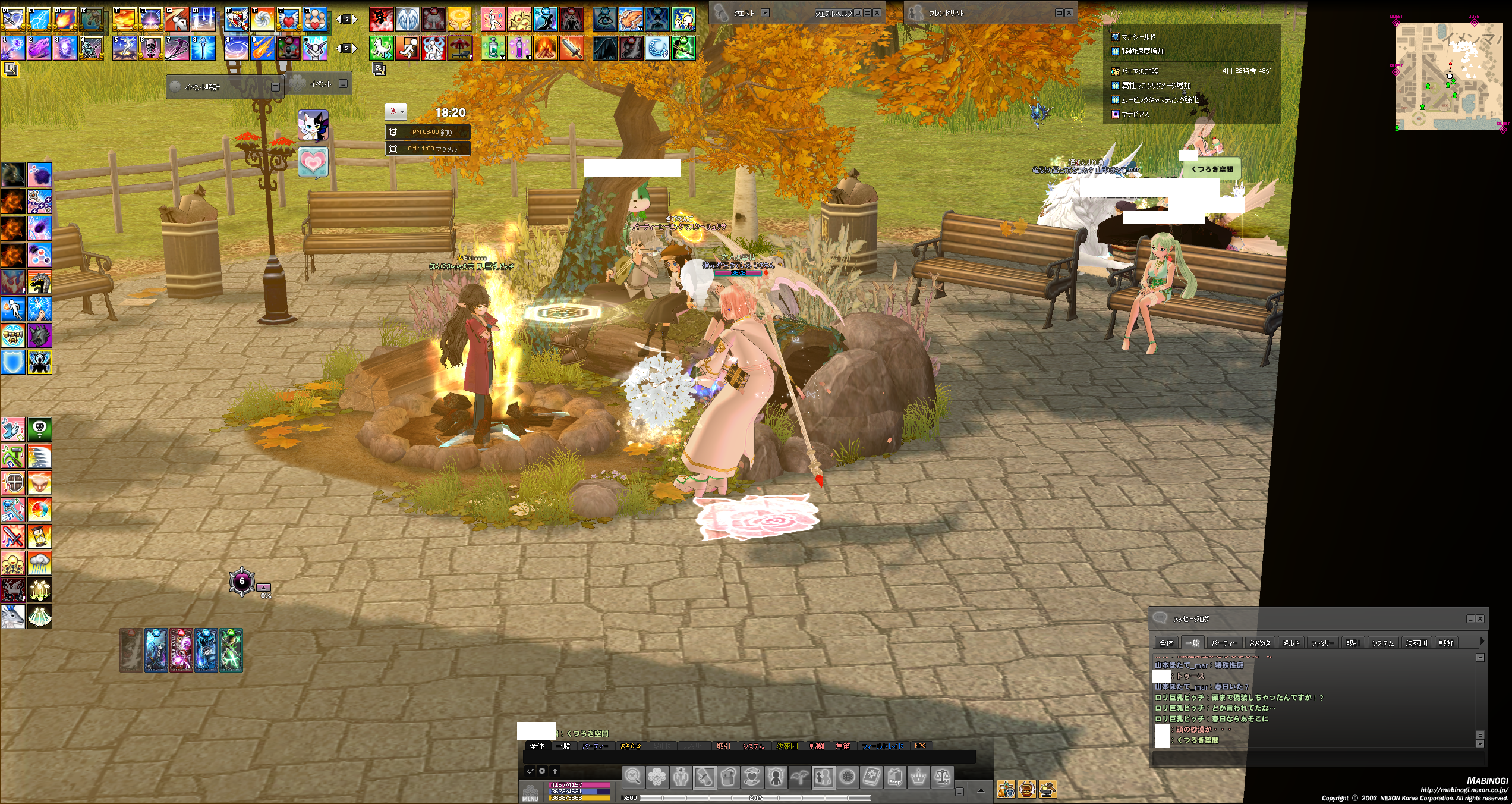The image size is (1512, 804).
Task: Minimize the イベント時計 panel
Action: 275,87
